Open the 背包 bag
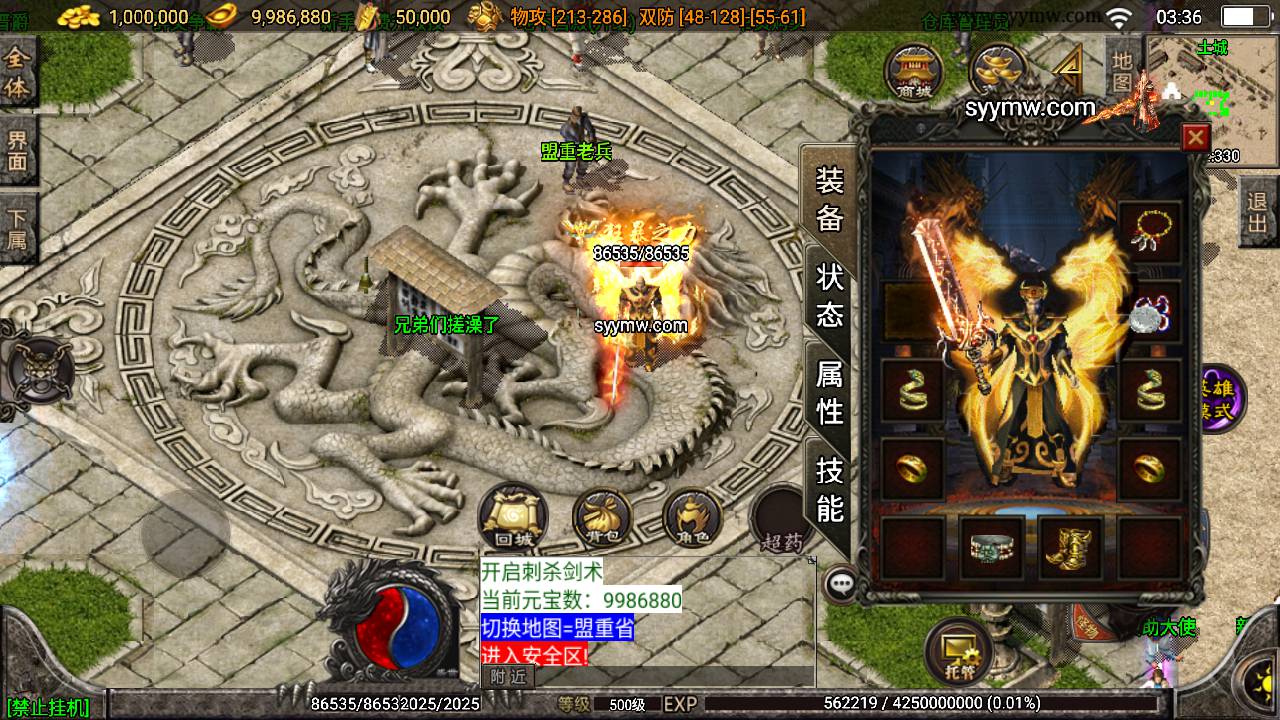Viewport: 1280px width, 720px height. 602,519
